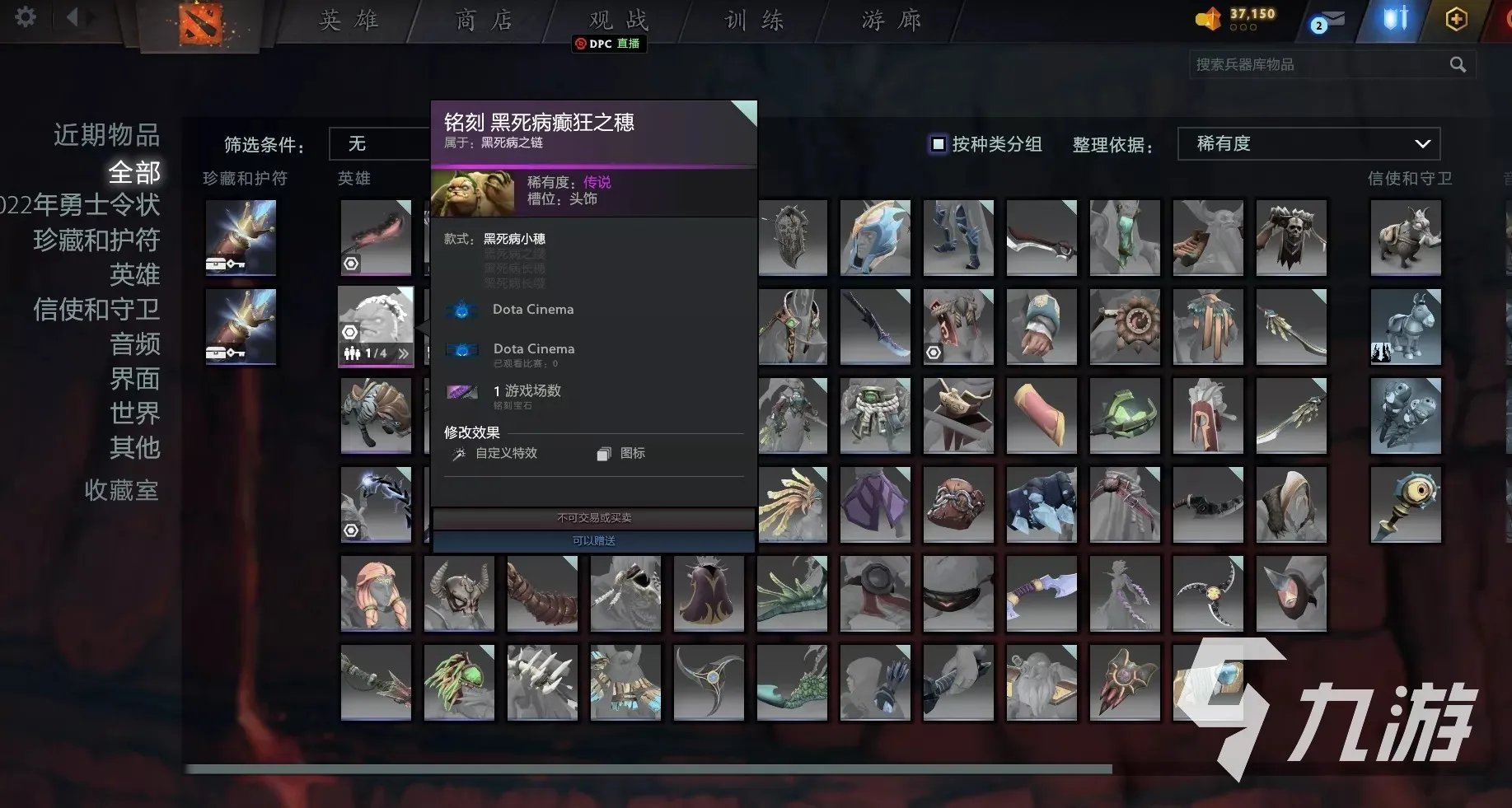Open the settings gear icon

tap(24, 17)
